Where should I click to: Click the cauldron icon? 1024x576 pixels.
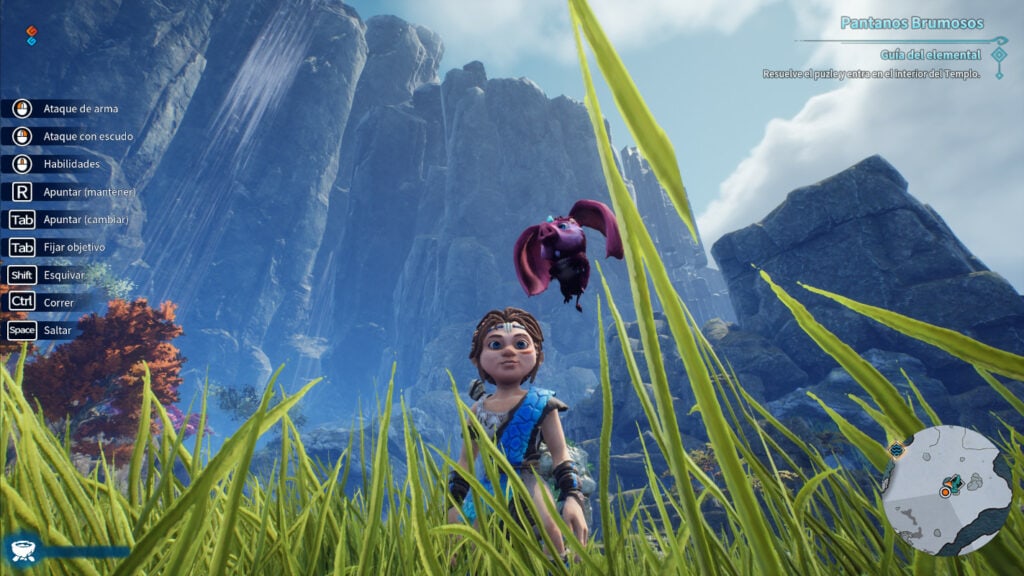[x=23, y=549]
